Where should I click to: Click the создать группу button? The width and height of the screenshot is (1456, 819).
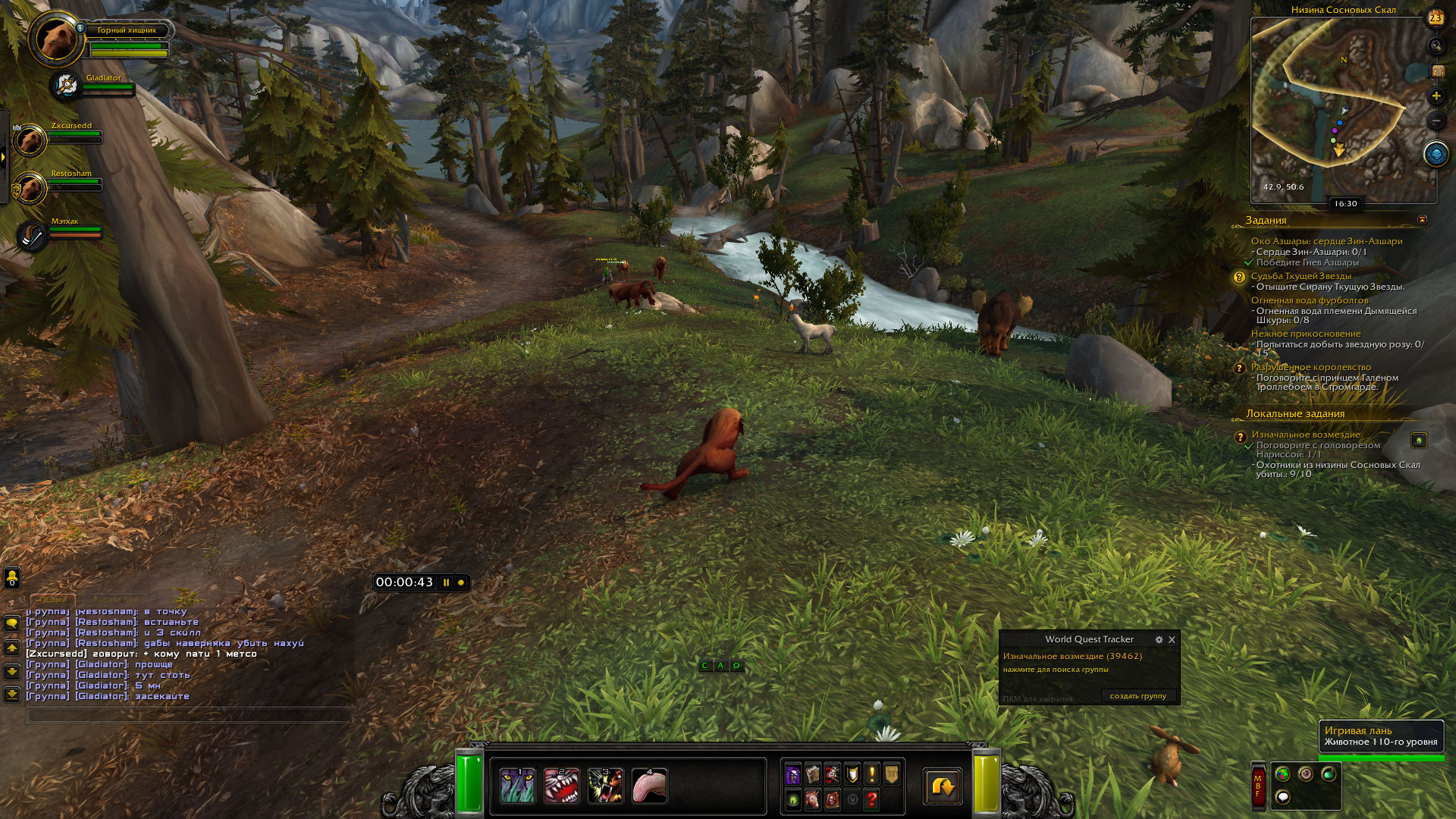coord(1137,696)
